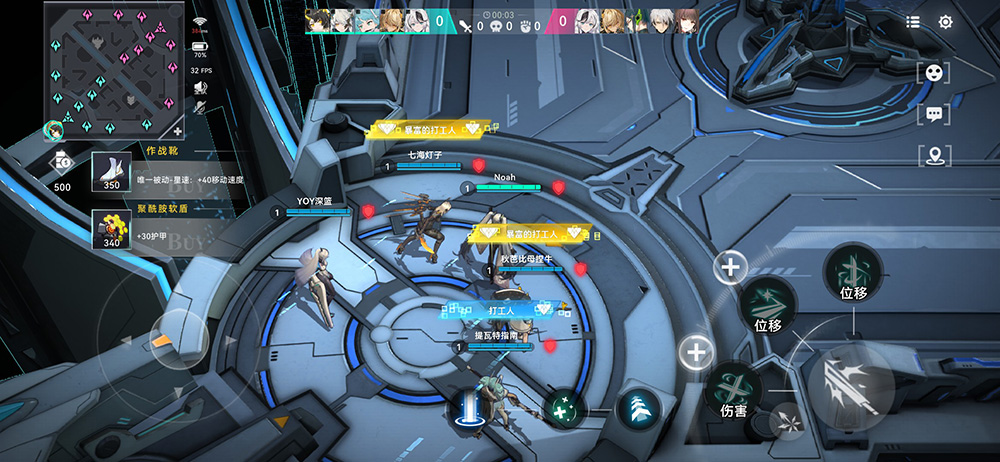The image size is (1000, 462).
Task: Activate the blue beam recall button
Action: tap(467, 408)
